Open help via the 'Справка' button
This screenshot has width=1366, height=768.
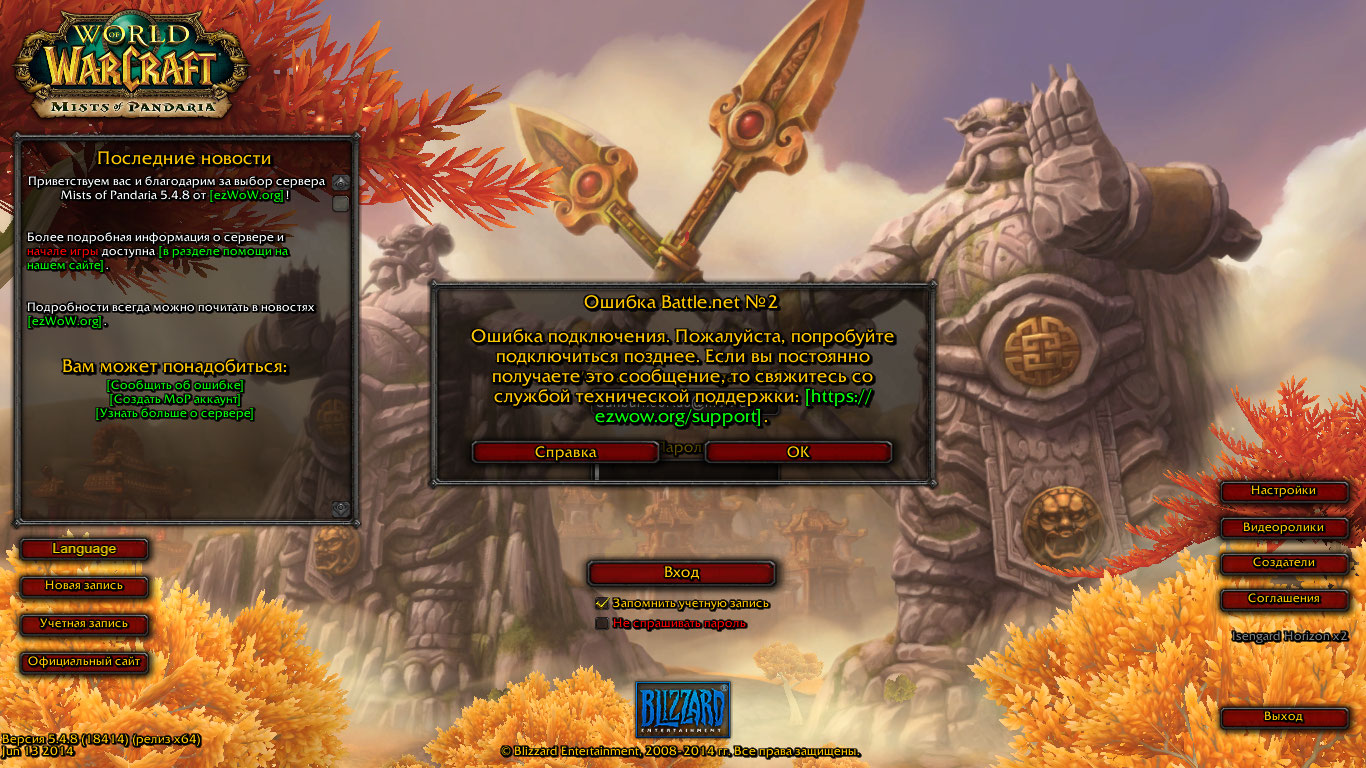click(564, 452)
